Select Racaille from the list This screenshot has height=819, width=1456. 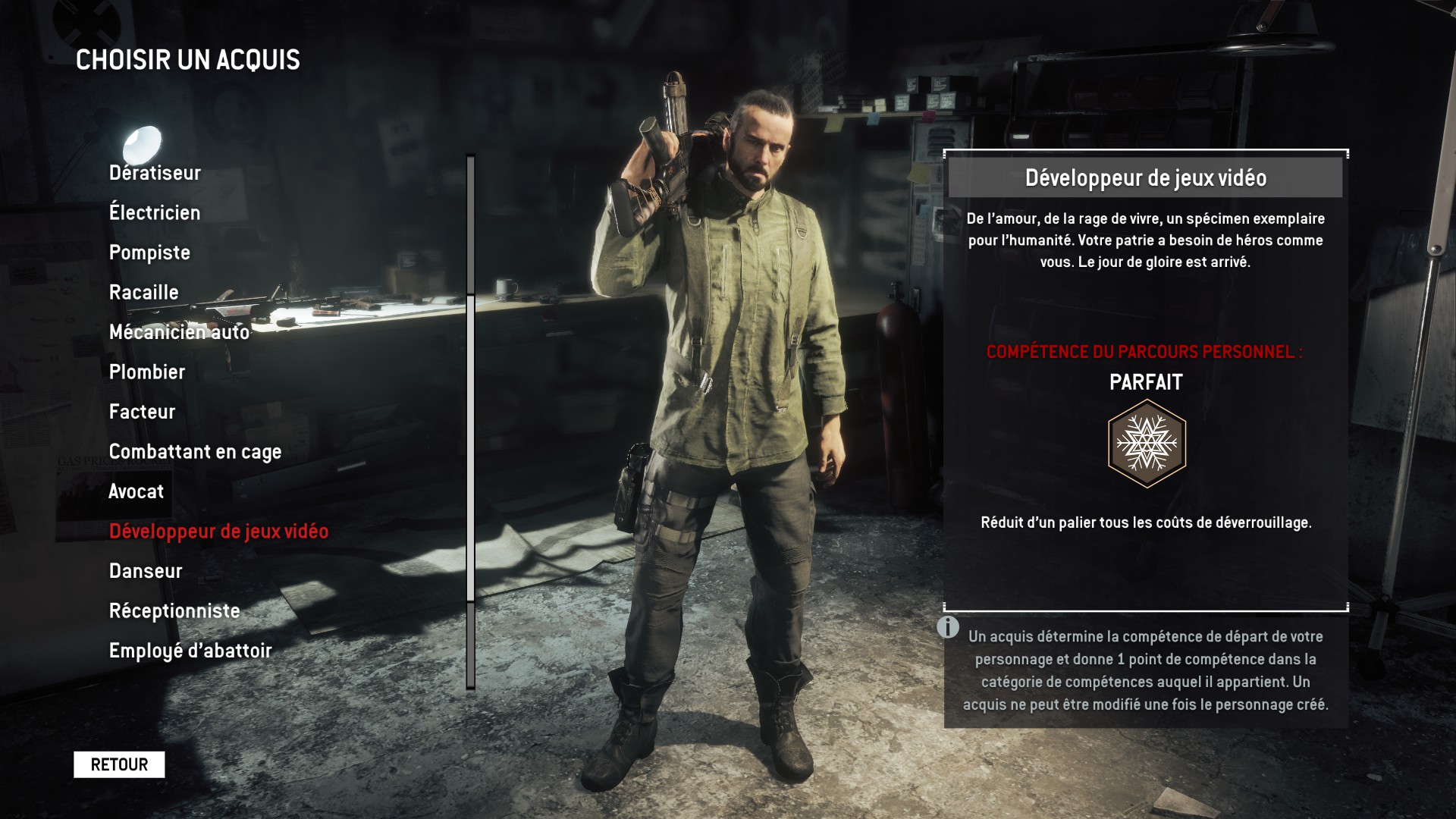pos(144,293)
